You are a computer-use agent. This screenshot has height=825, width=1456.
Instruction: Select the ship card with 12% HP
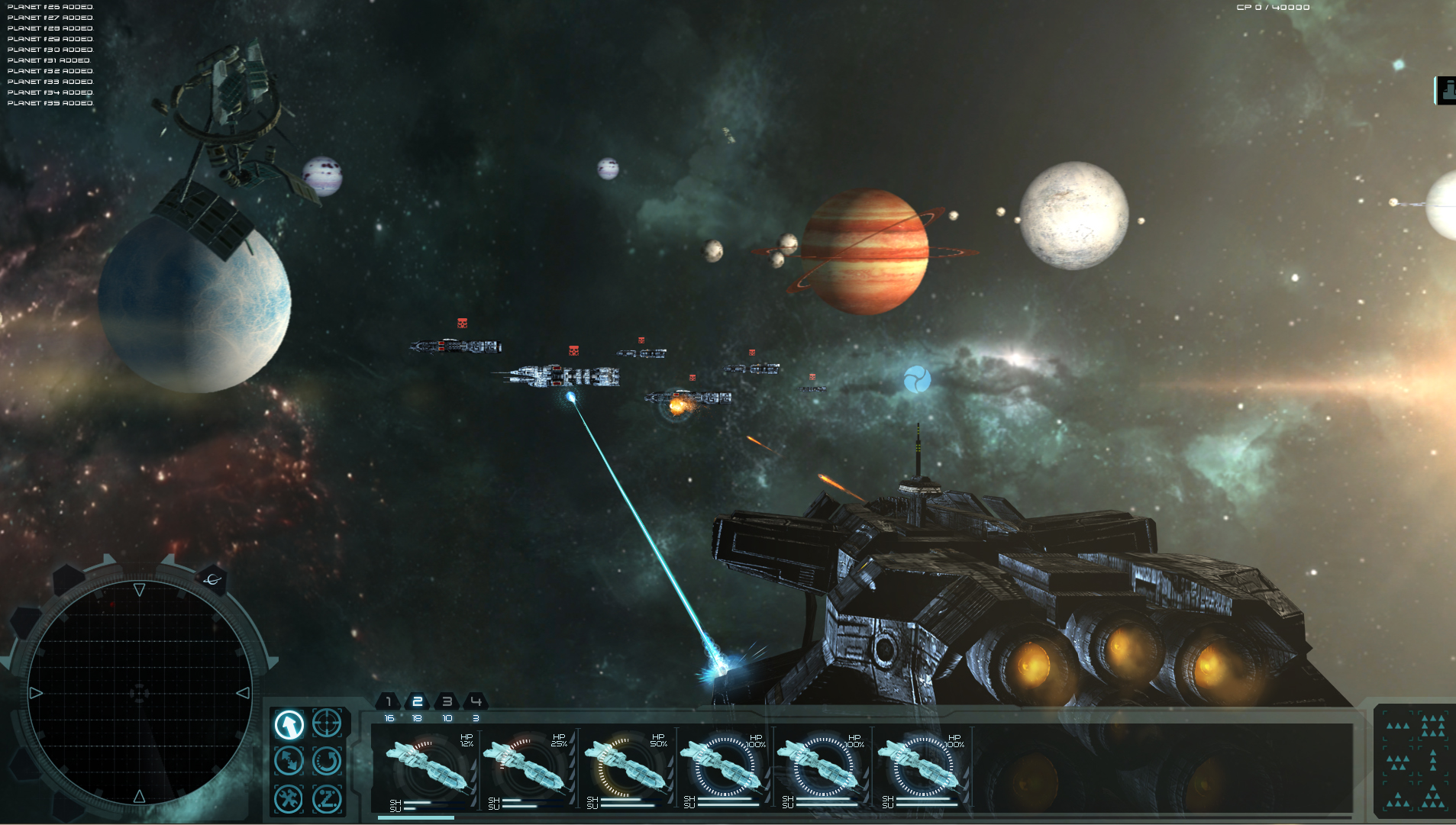click(x=428, y=767)
